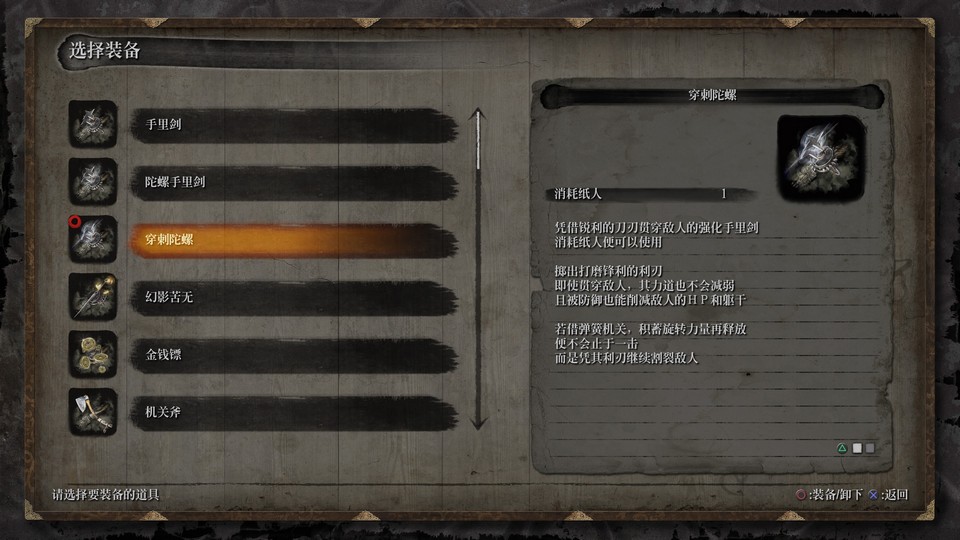960x540 pixels.
Task: Click the 机关斧 axe icon
Action: [x=93, y=411]
